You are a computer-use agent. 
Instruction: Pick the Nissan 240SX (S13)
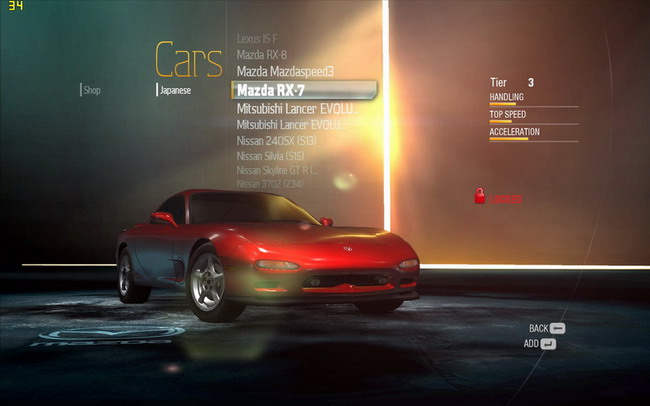coord(277,141)
